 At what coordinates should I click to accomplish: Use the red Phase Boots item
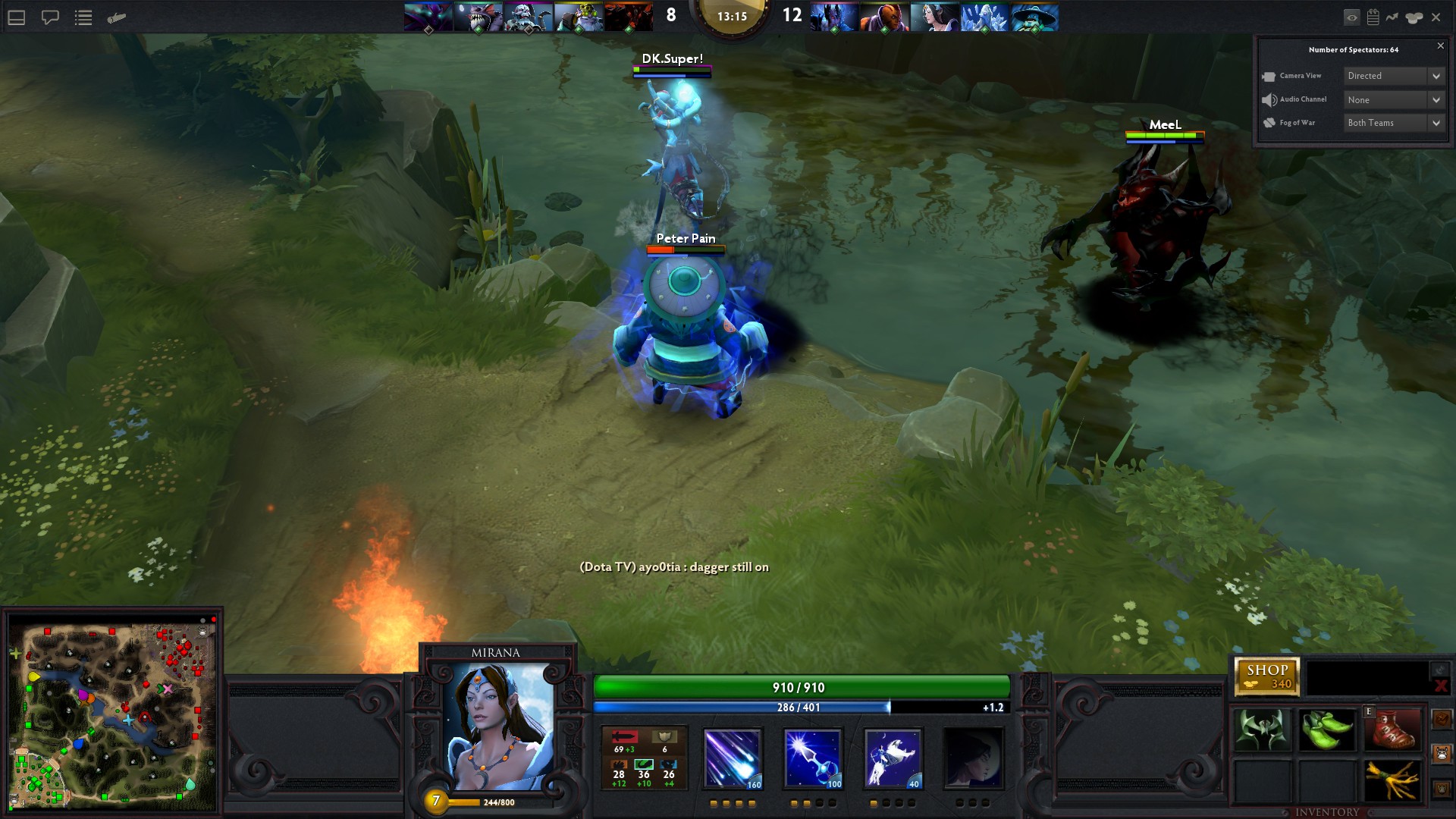point(1392,730)
